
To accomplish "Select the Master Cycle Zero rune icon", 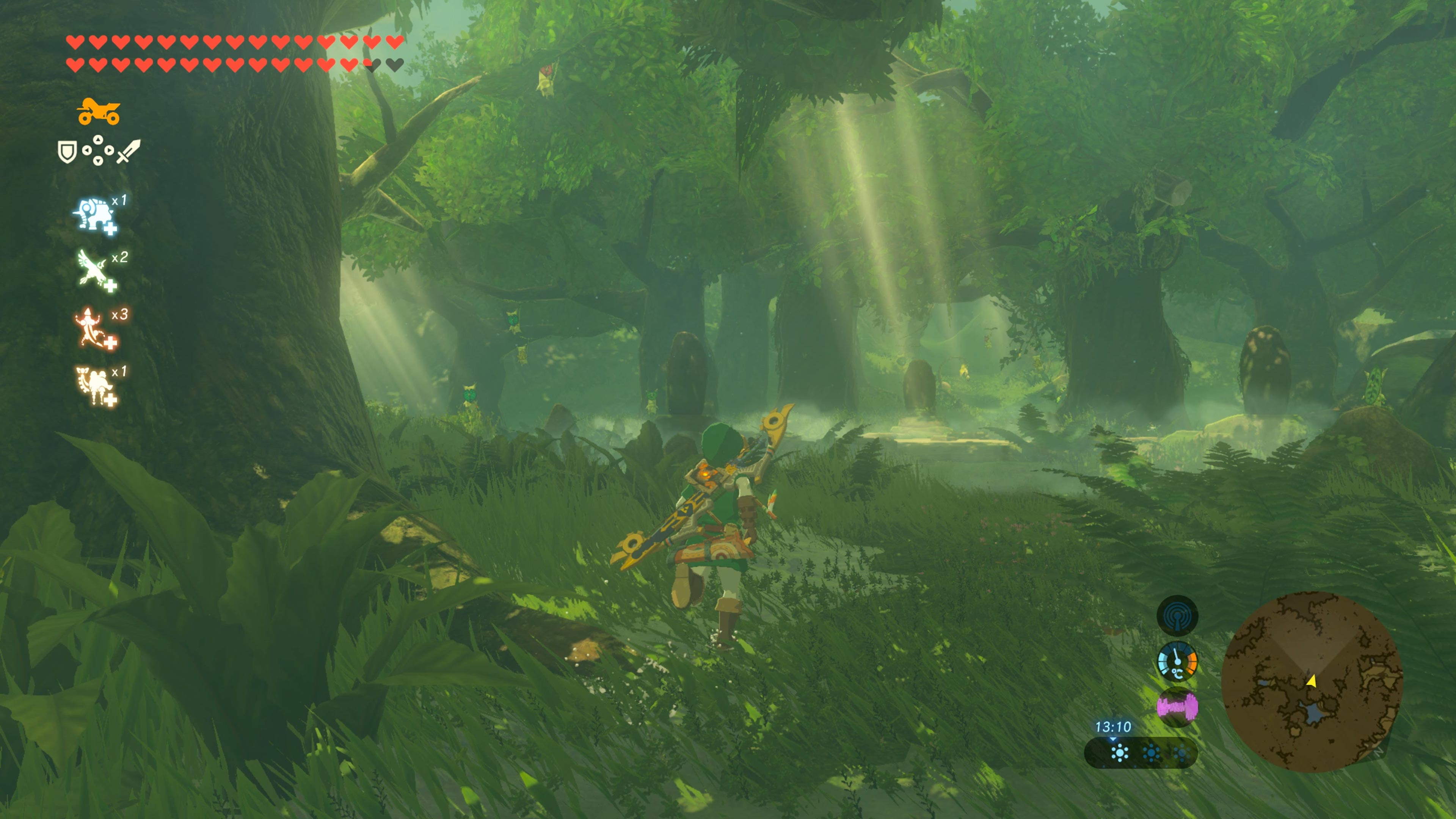I will point(98,111).
